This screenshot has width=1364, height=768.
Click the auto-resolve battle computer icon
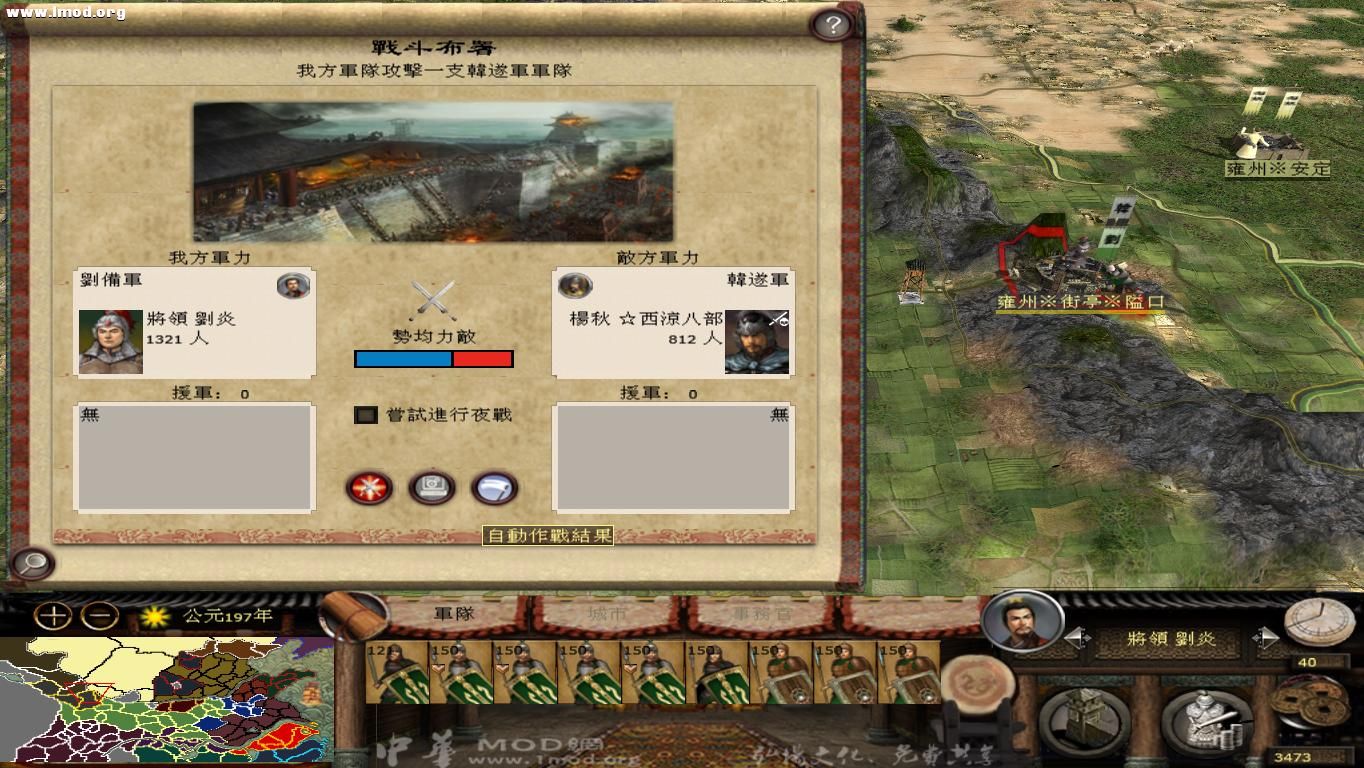tap(431, 488)
